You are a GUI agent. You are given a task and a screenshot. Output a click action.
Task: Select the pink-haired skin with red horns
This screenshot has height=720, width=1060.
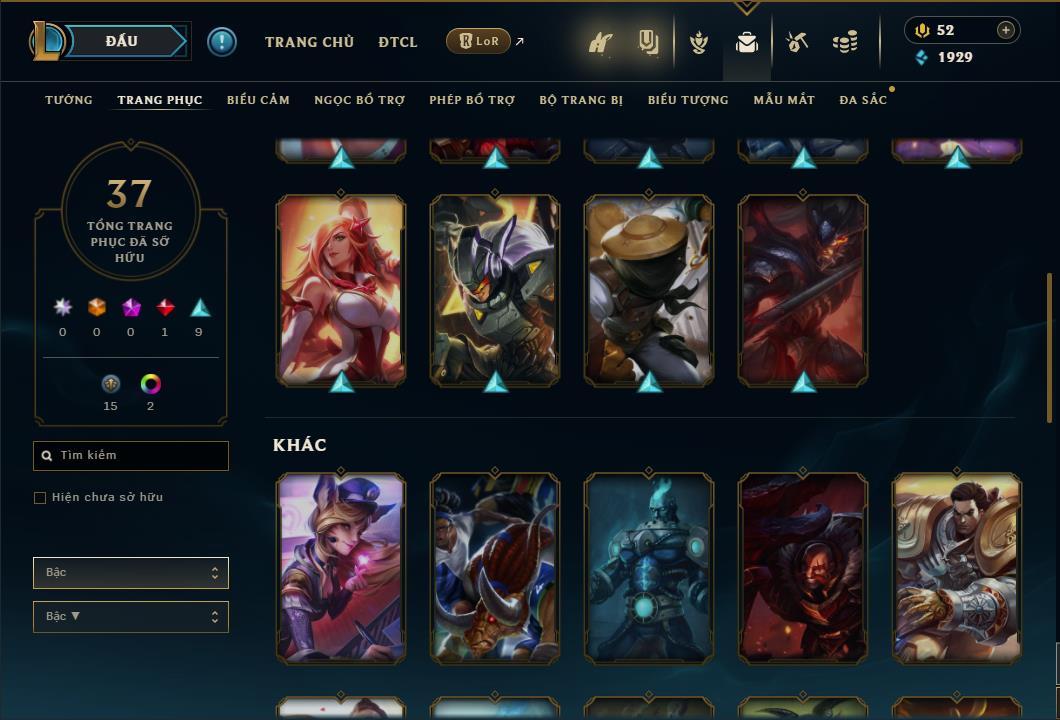[341, 290]
